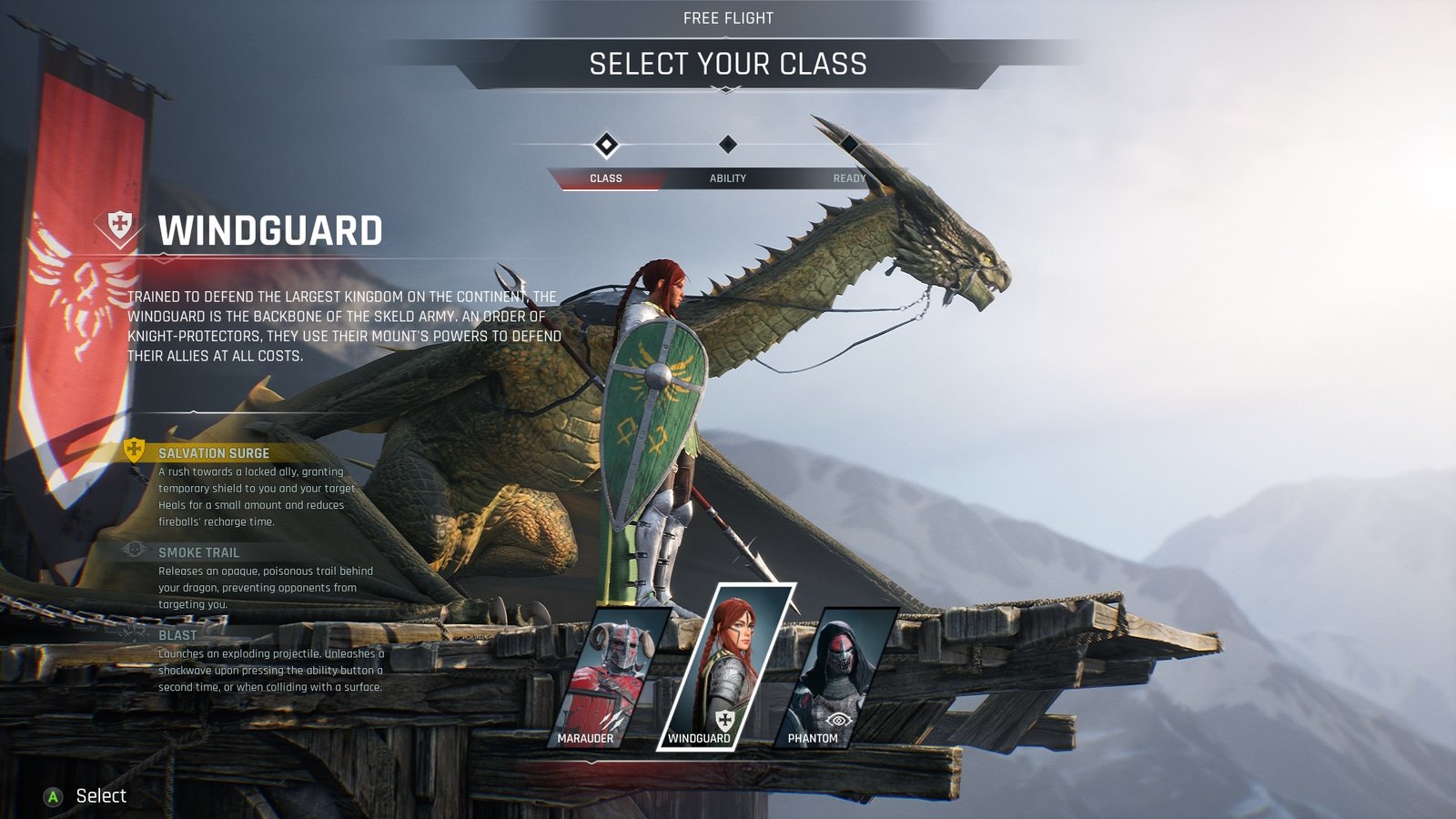Choose the Blast ability entry
Screen dimensions: 1456x819
tap(177, 635)
